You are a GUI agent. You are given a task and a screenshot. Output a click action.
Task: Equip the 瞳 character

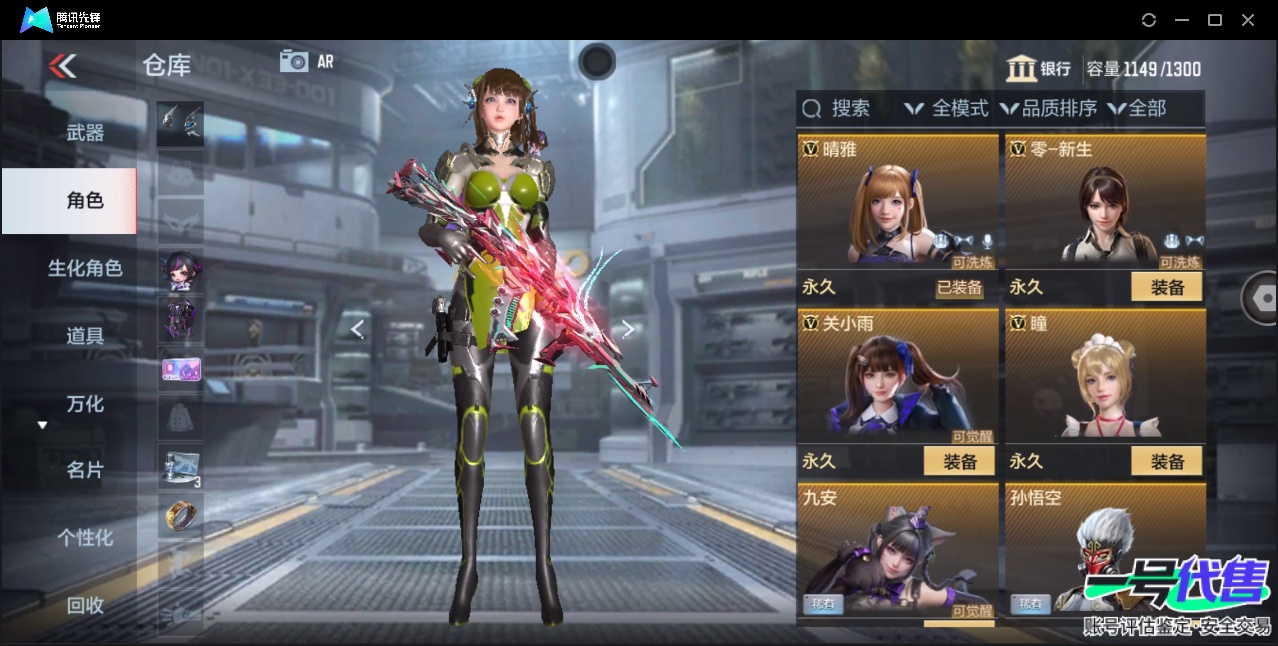1166,461
